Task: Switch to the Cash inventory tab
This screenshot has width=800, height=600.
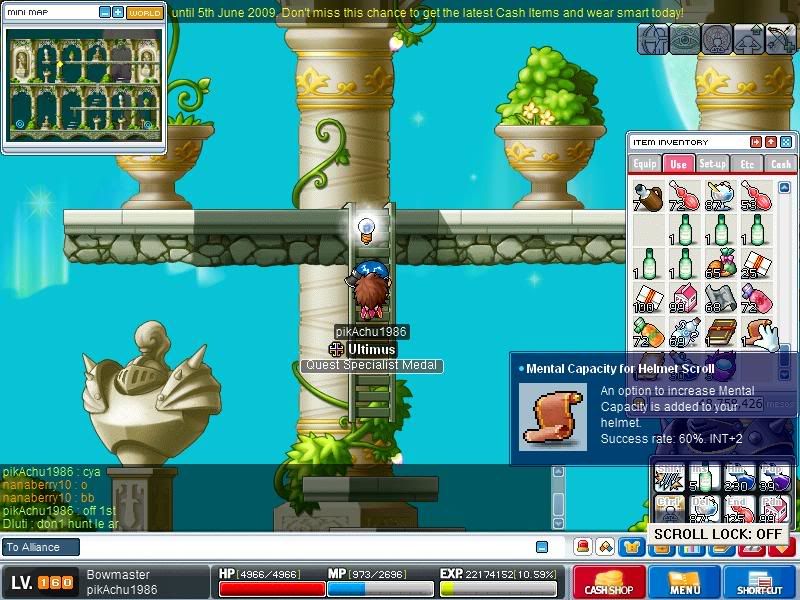Action: [780, 164]
